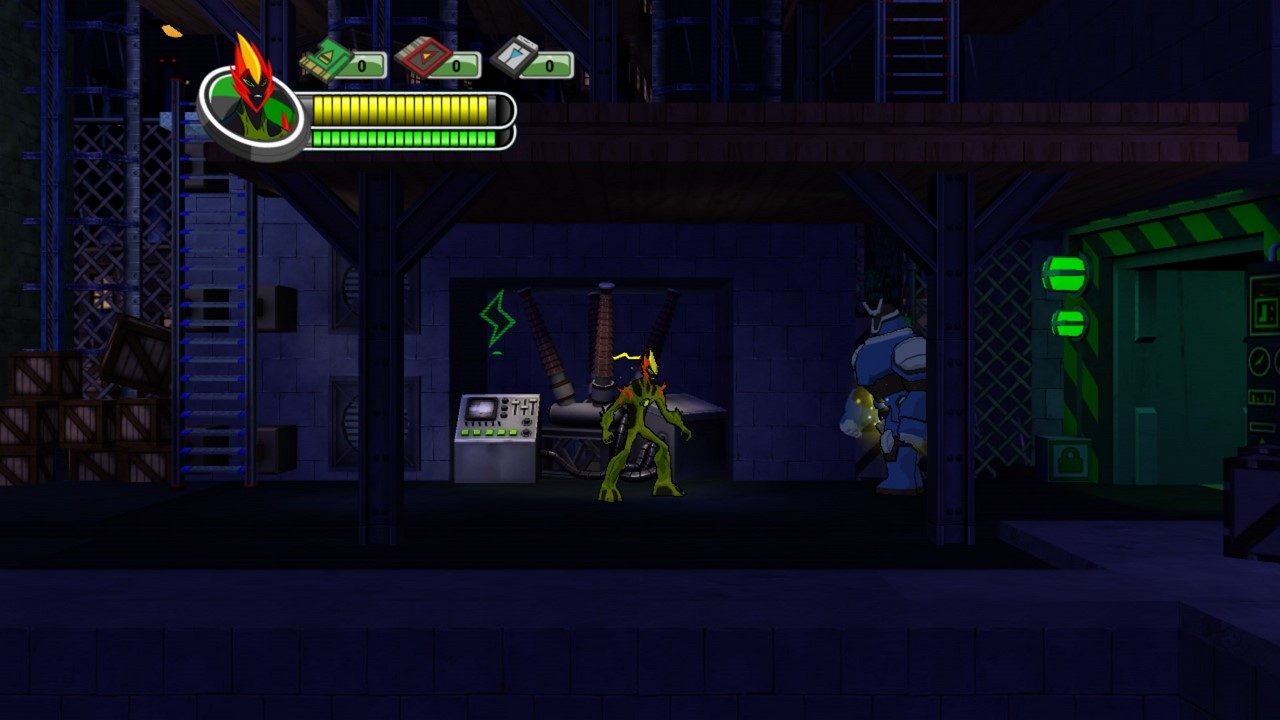Select the blue device collectible icon
Screen dimensions: 1280x720
(x=515, y=60)
